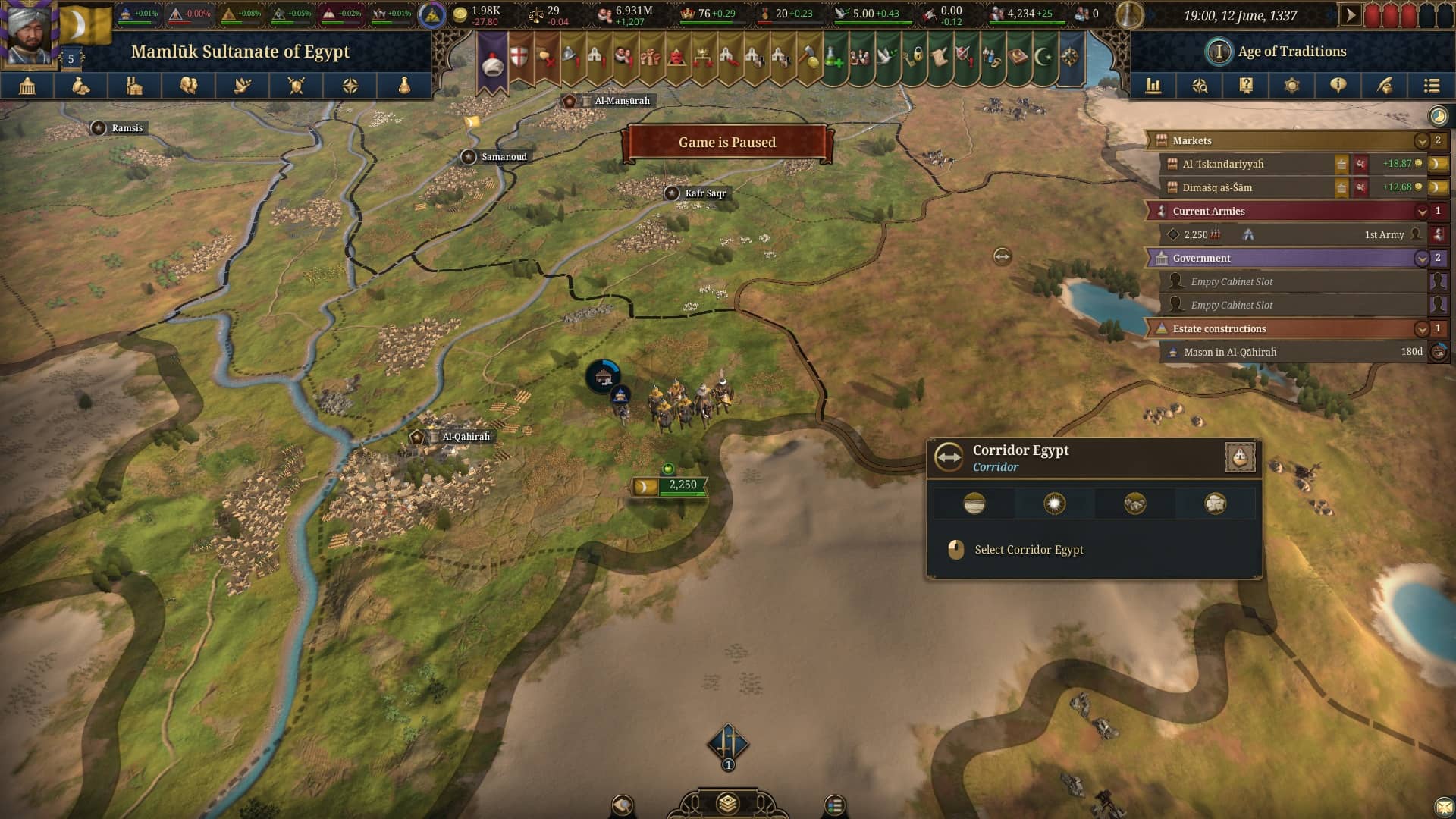1456x819 pixels.
Task: Open the research flask menu
Action: click(x=404, y=86)
